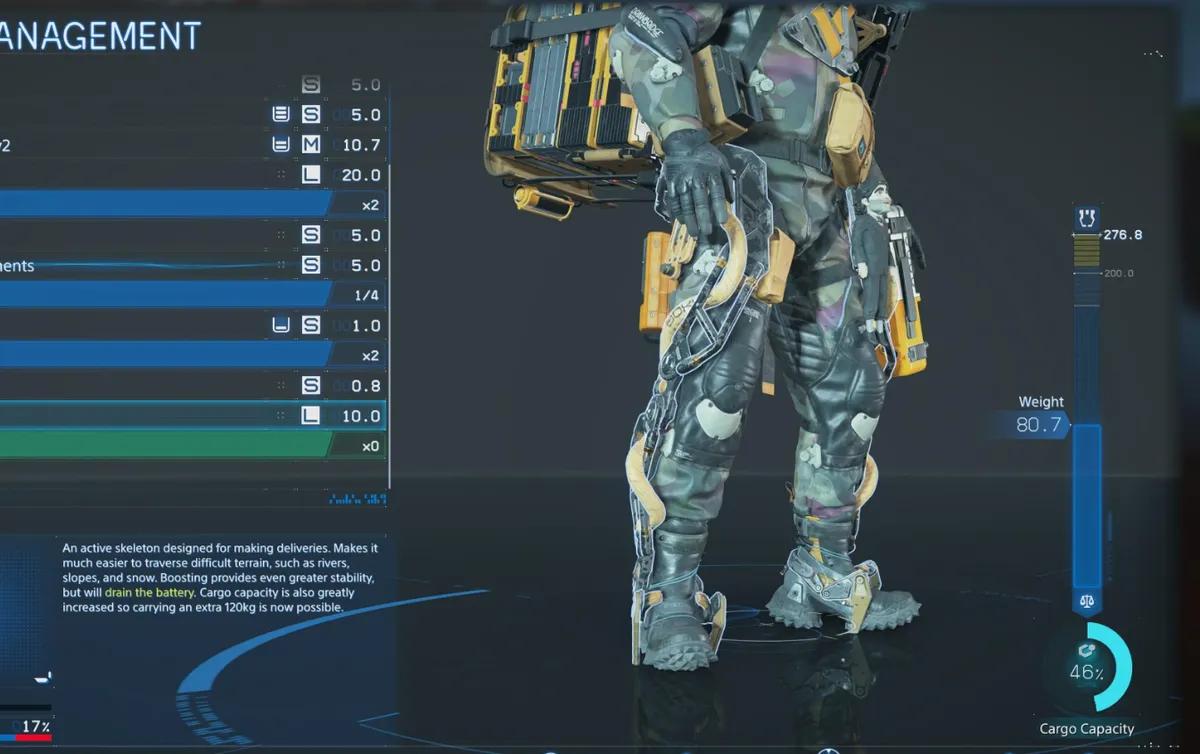This screenshot has width=1200, height=754.
Task: Select the highlighted large row weighing 10.0
Action: coord(190,416)
